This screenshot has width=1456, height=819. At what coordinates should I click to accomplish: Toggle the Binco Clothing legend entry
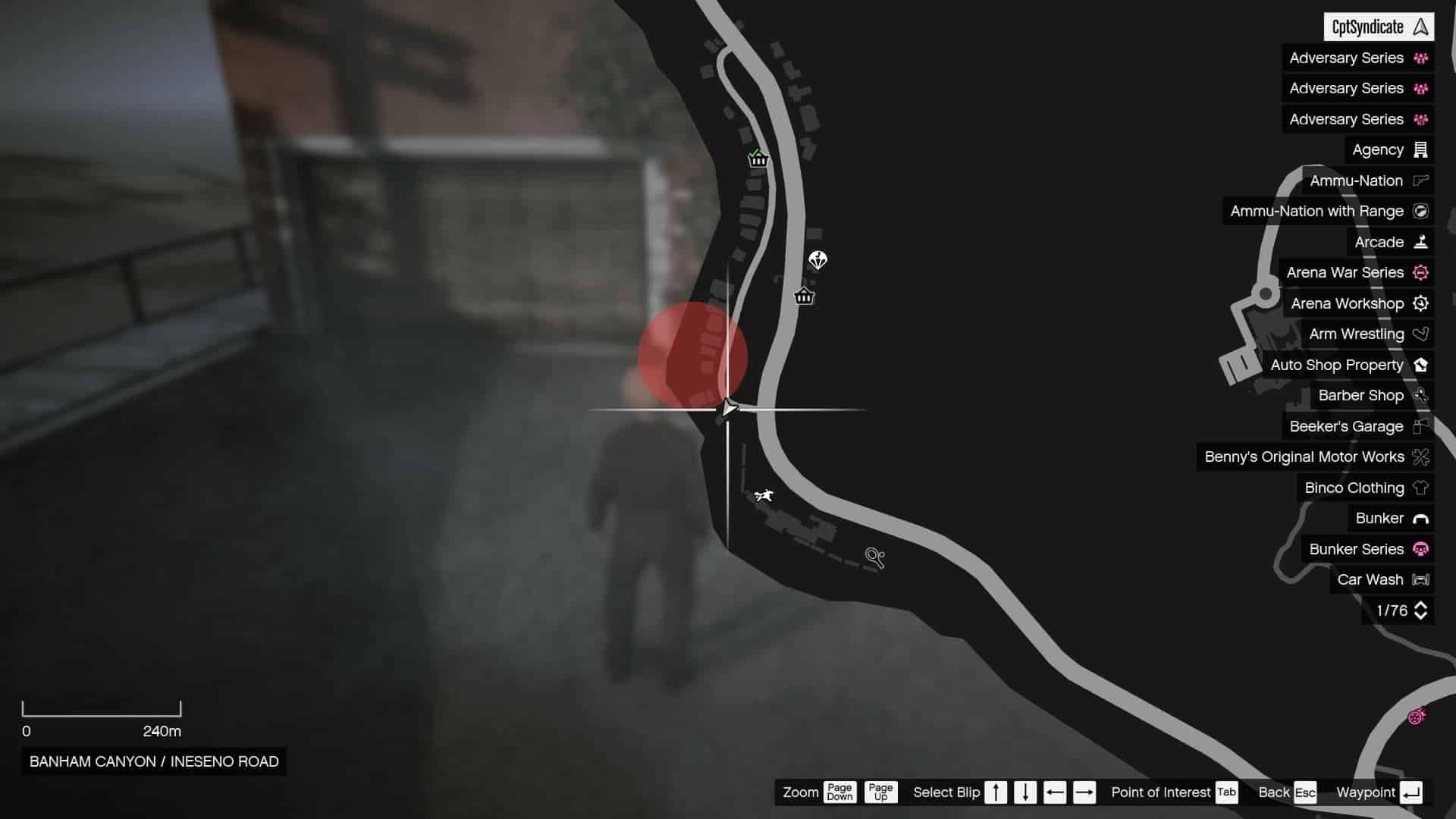click(1353, 488)
